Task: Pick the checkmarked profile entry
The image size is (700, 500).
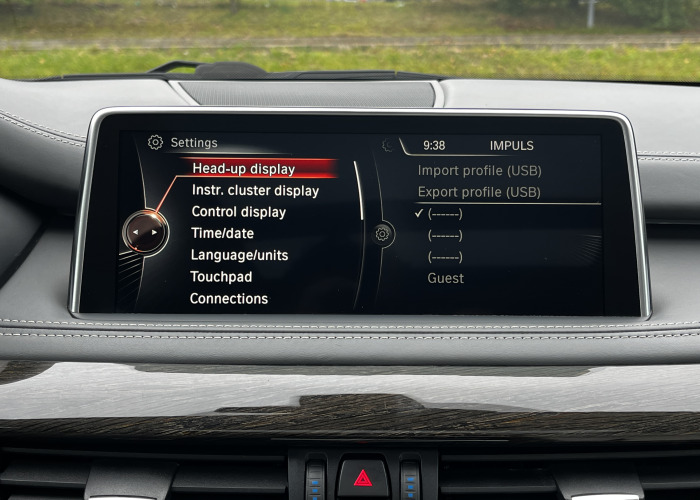Action: (445, 213)
